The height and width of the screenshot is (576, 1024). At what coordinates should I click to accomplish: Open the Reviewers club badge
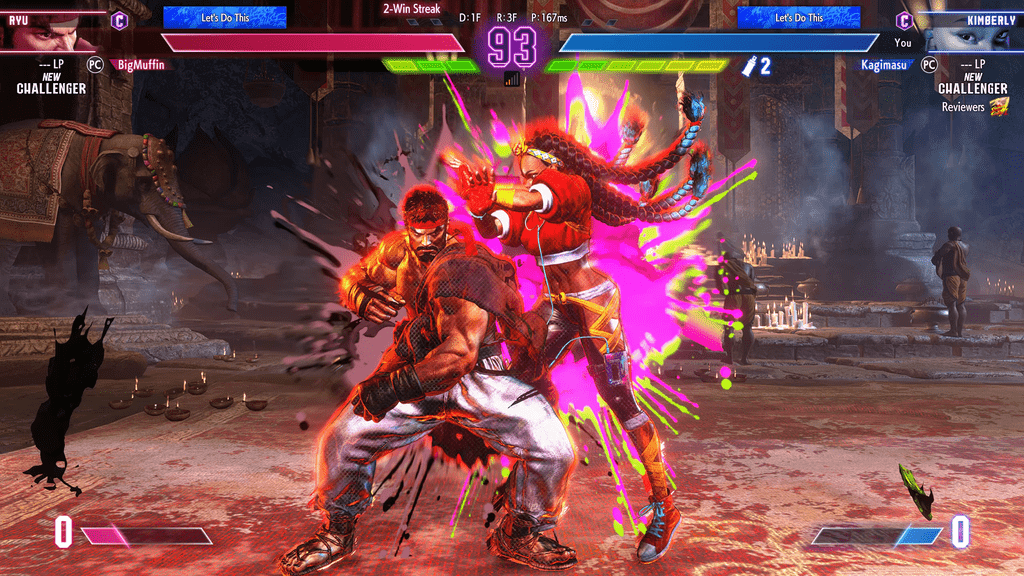point(999,107)
